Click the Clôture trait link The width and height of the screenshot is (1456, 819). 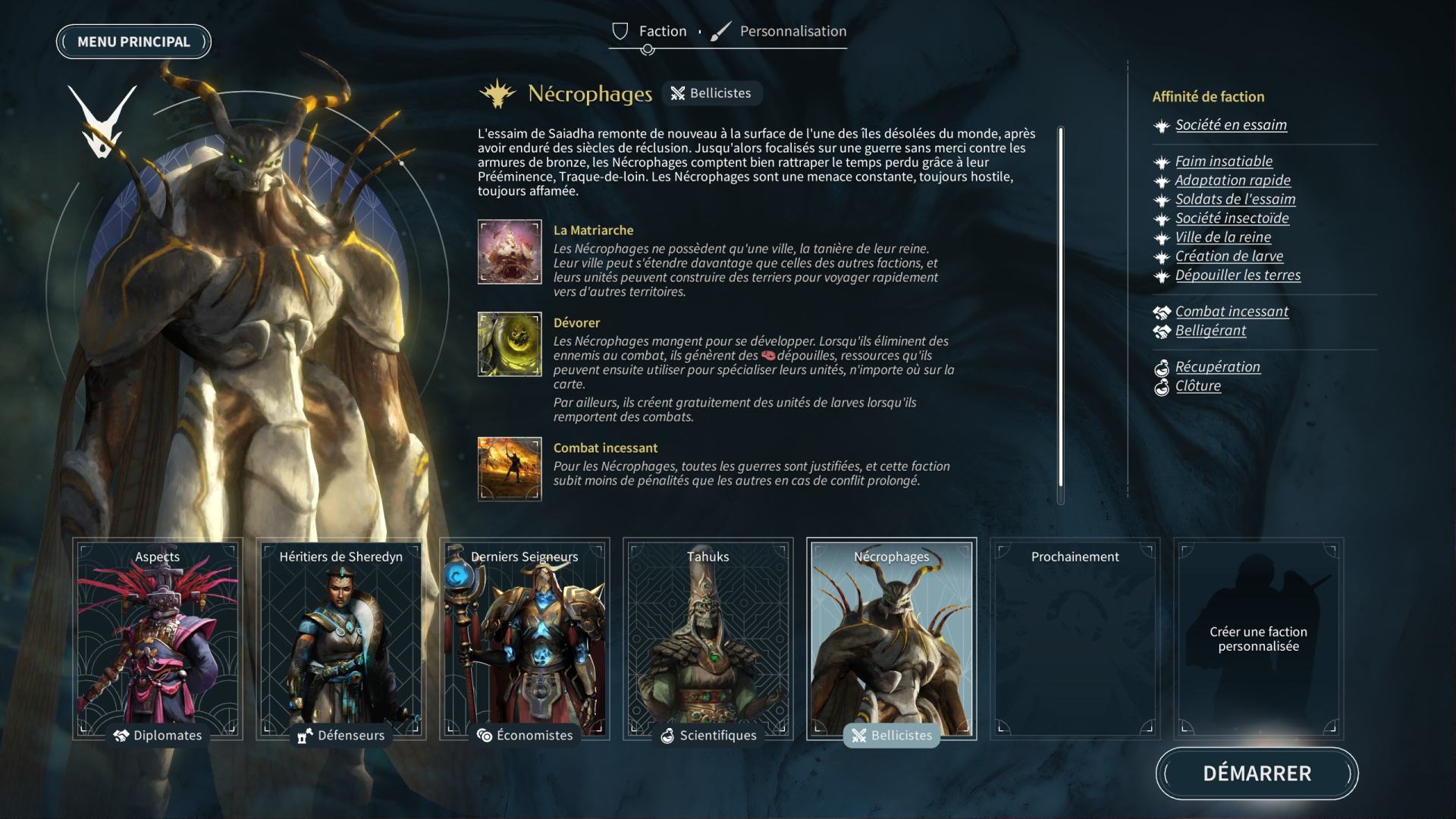click(1198, 386)
